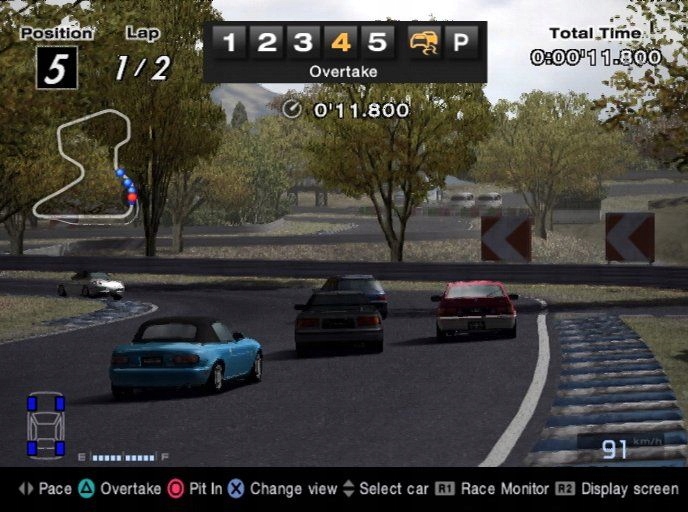Viewport: 688px width, 512px height.
Task: Switch to pace level 5
Action: click(x=376, y=43)
